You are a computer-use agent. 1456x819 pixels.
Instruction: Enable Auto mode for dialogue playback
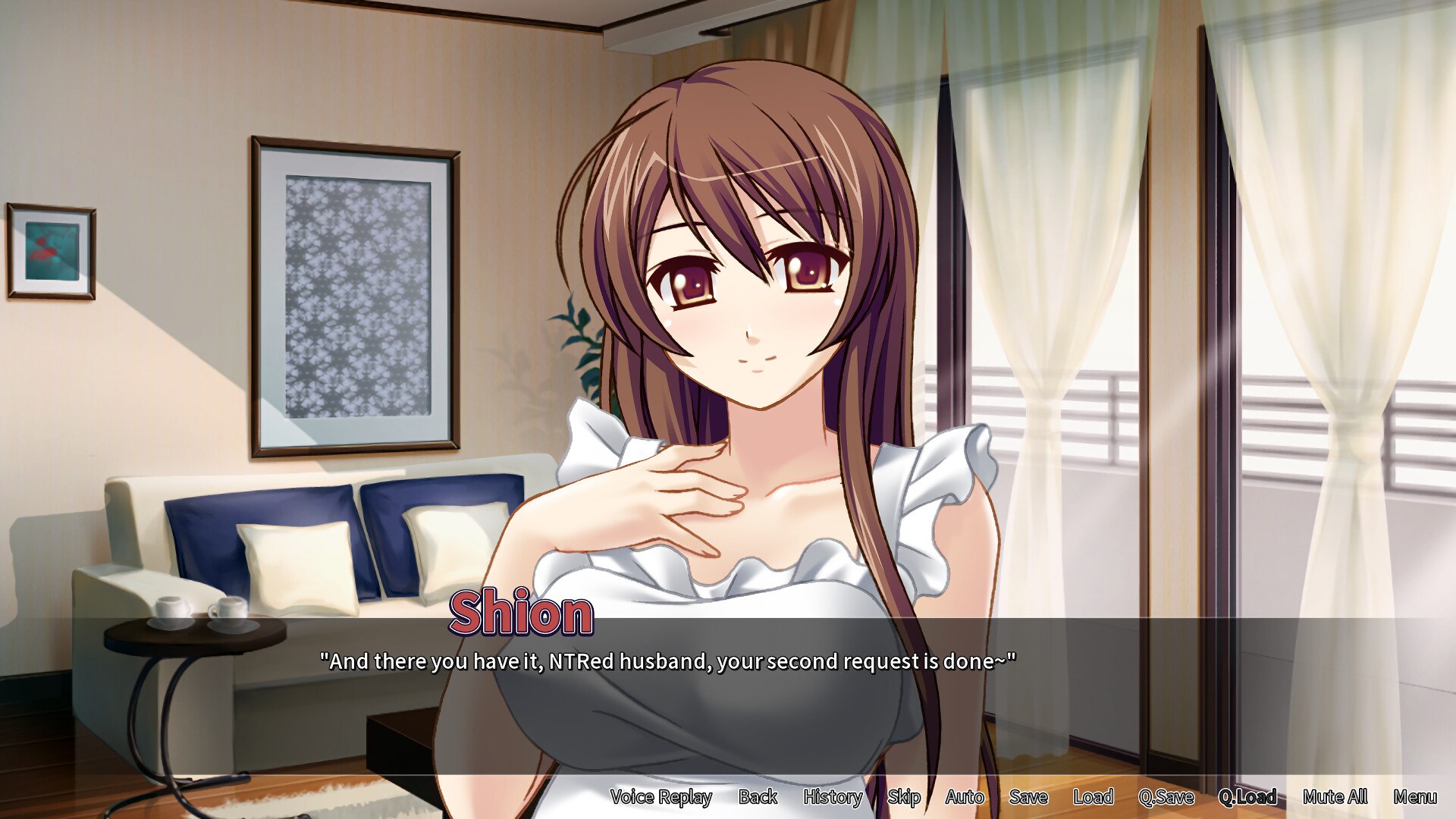(965, 797)
